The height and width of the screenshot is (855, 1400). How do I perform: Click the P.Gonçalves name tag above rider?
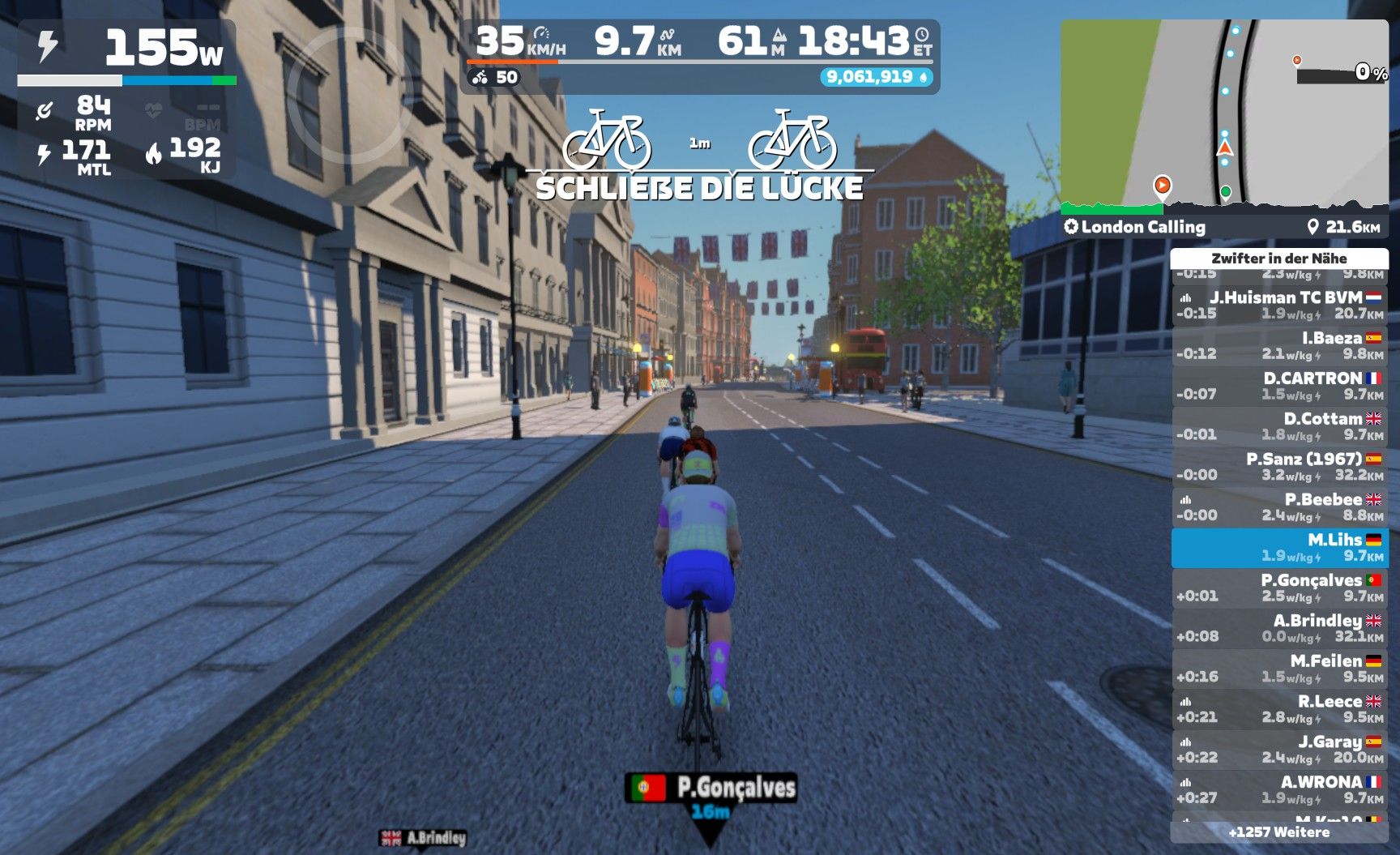click(x=711, y=788)
